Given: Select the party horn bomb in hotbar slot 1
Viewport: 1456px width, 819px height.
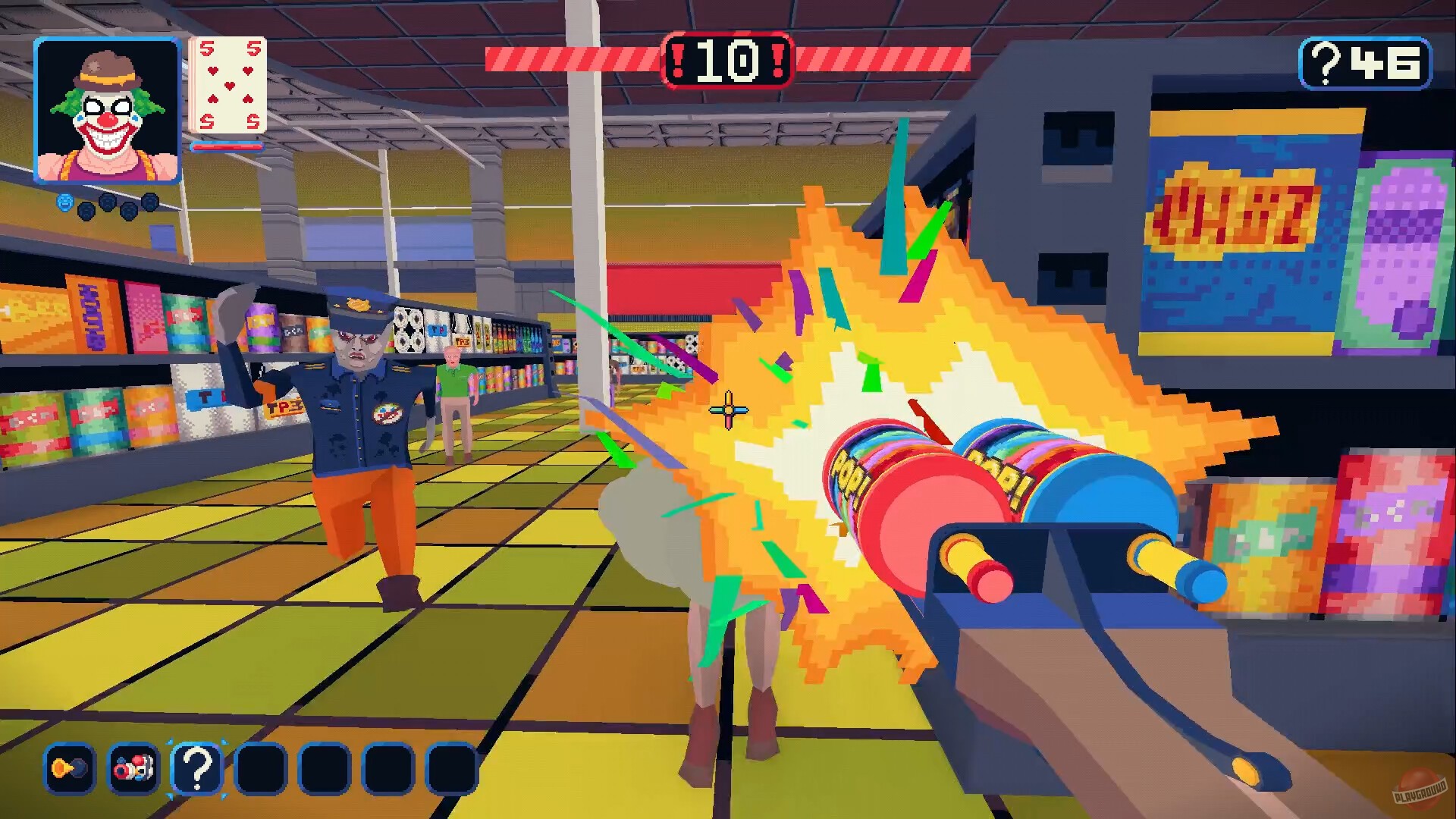Looking at the screenshot, I should click(x=68, y=767).
